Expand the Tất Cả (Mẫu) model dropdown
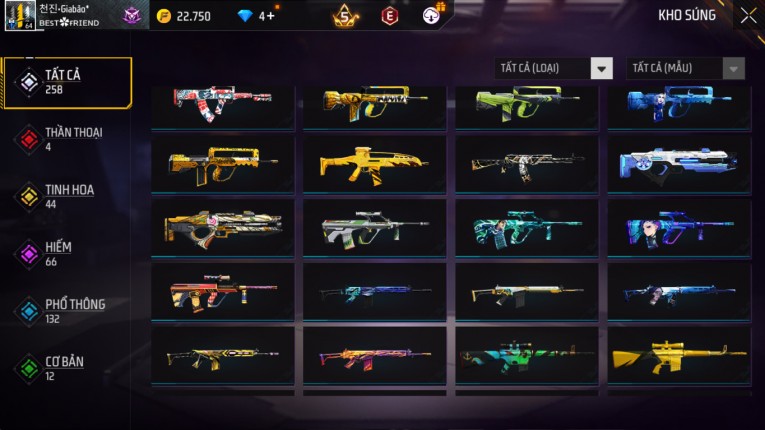This screenshot has height=430, width=765. 686,68
